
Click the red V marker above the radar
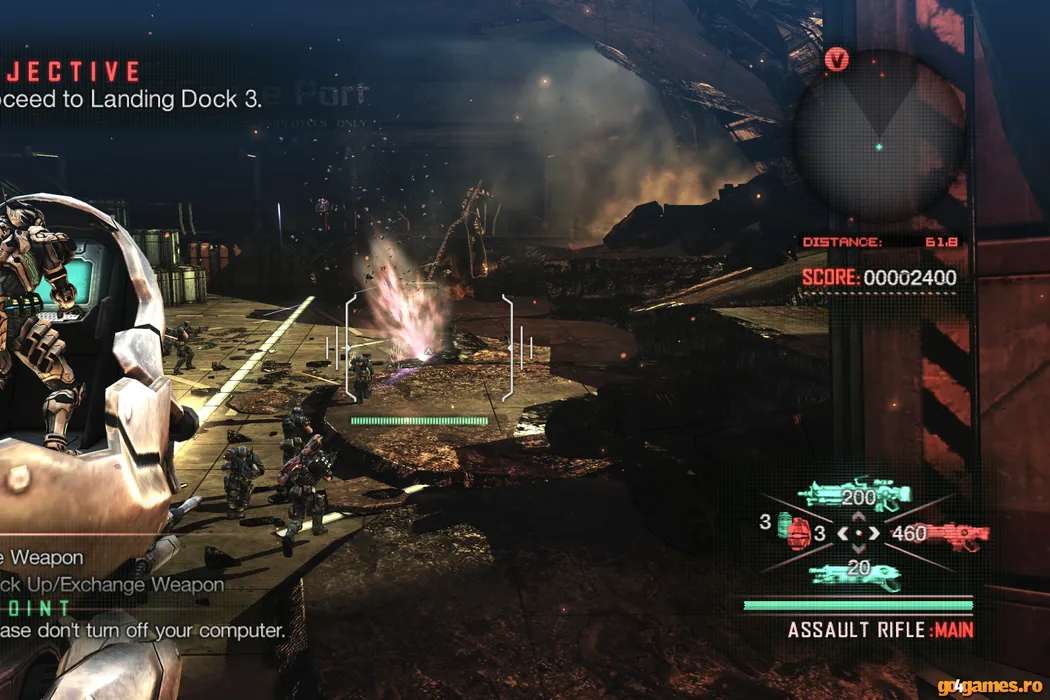(837, 60)
